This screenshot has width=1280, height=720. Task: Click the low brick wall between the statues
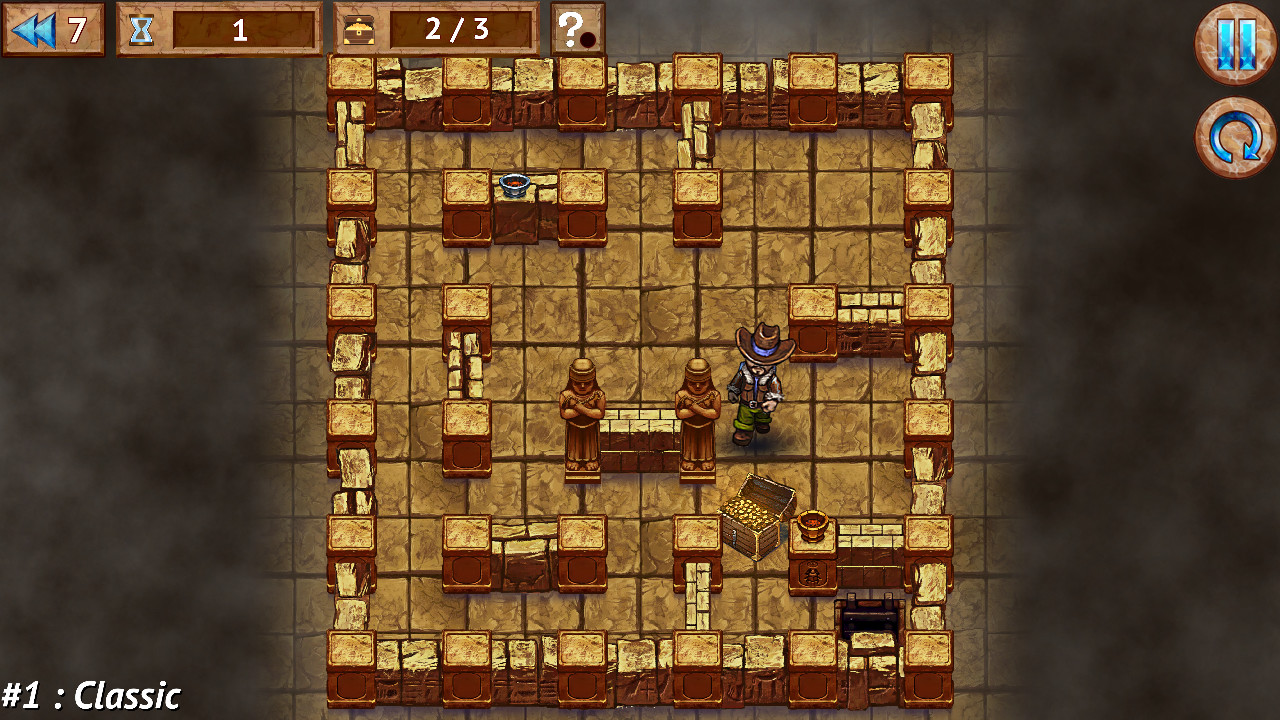[640, 440]
